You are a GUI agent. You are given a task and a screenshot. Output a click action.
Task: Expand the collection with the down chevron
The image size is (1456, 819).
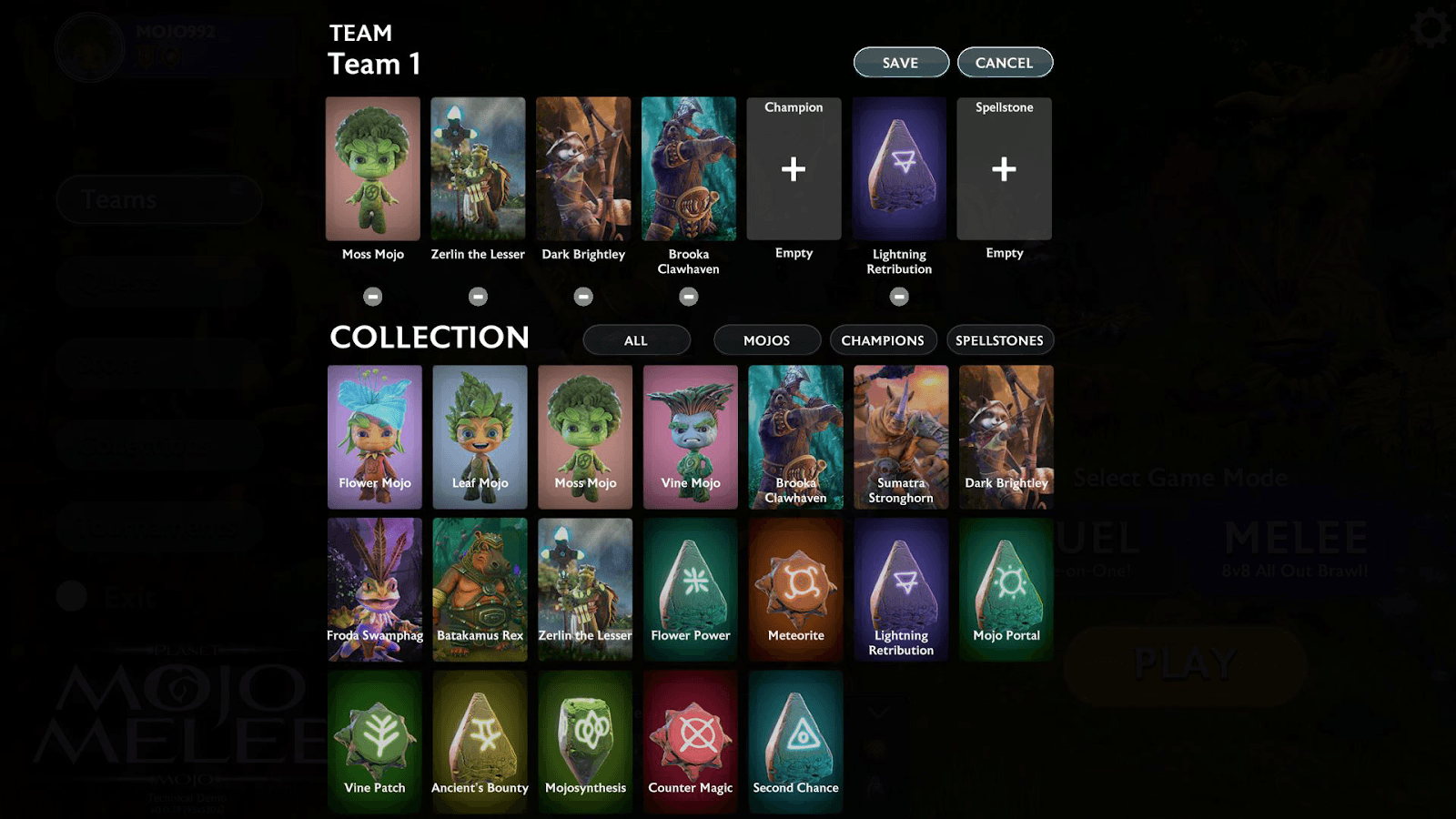[x=876, y=711]
